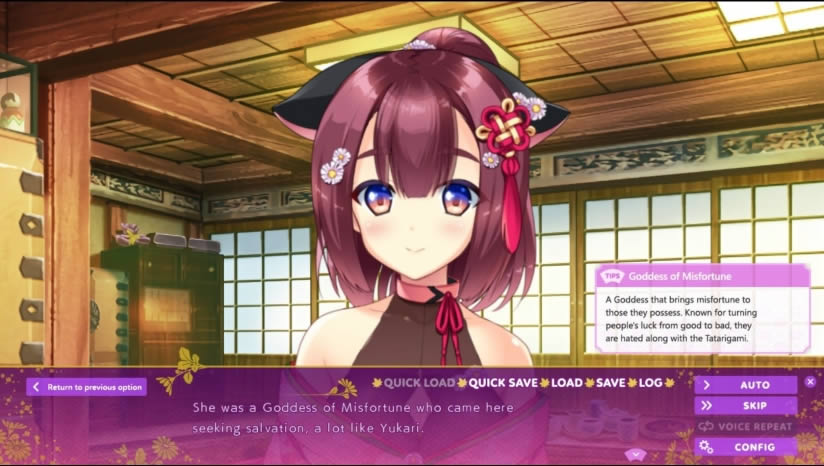This screenshot has height=466, width=824.
Task: Show the dialogue Log
Action: click(651, 383)
